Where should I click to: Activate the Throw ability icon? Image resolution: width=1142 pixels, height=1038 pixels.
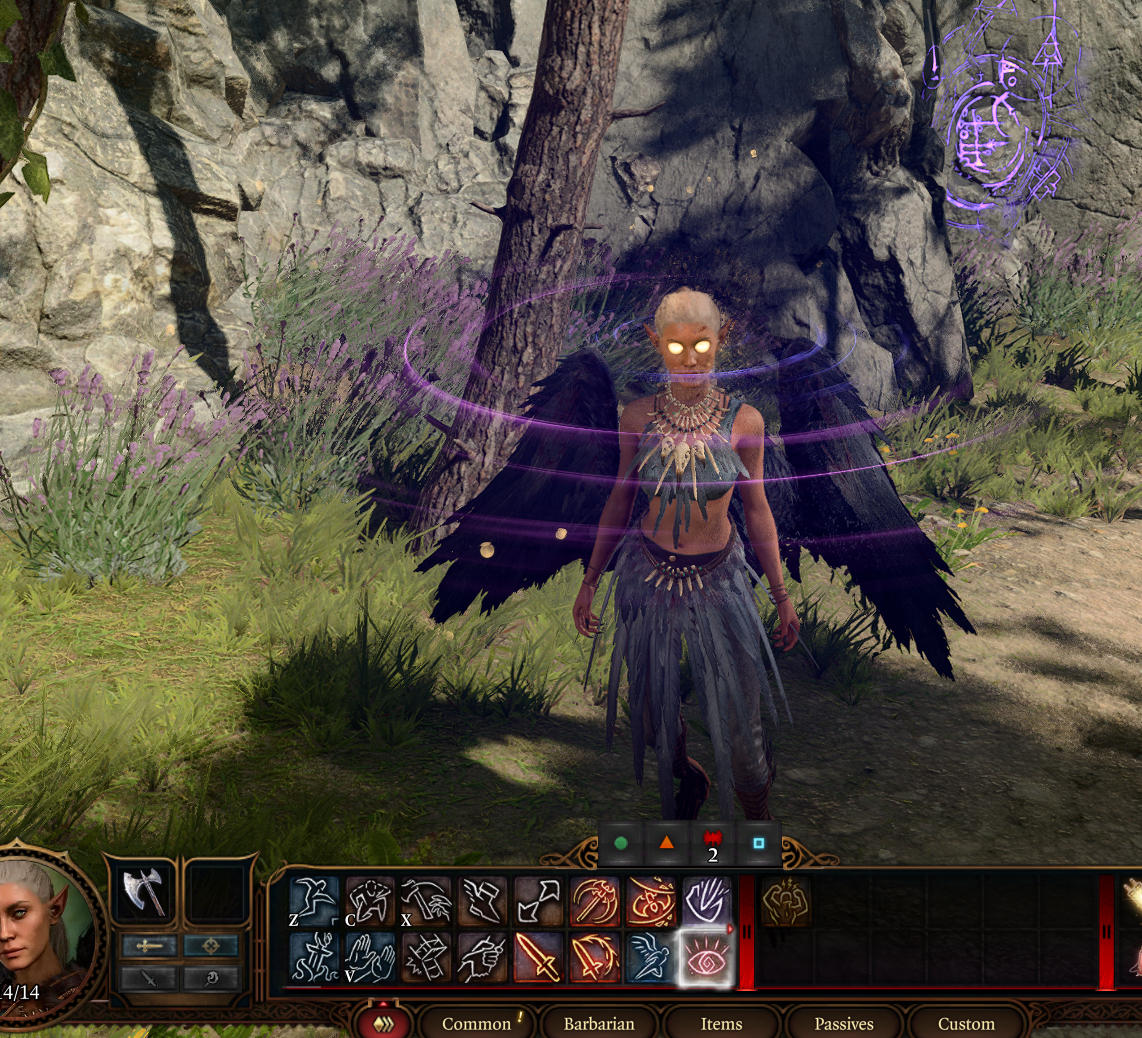[x=426, y=901]
